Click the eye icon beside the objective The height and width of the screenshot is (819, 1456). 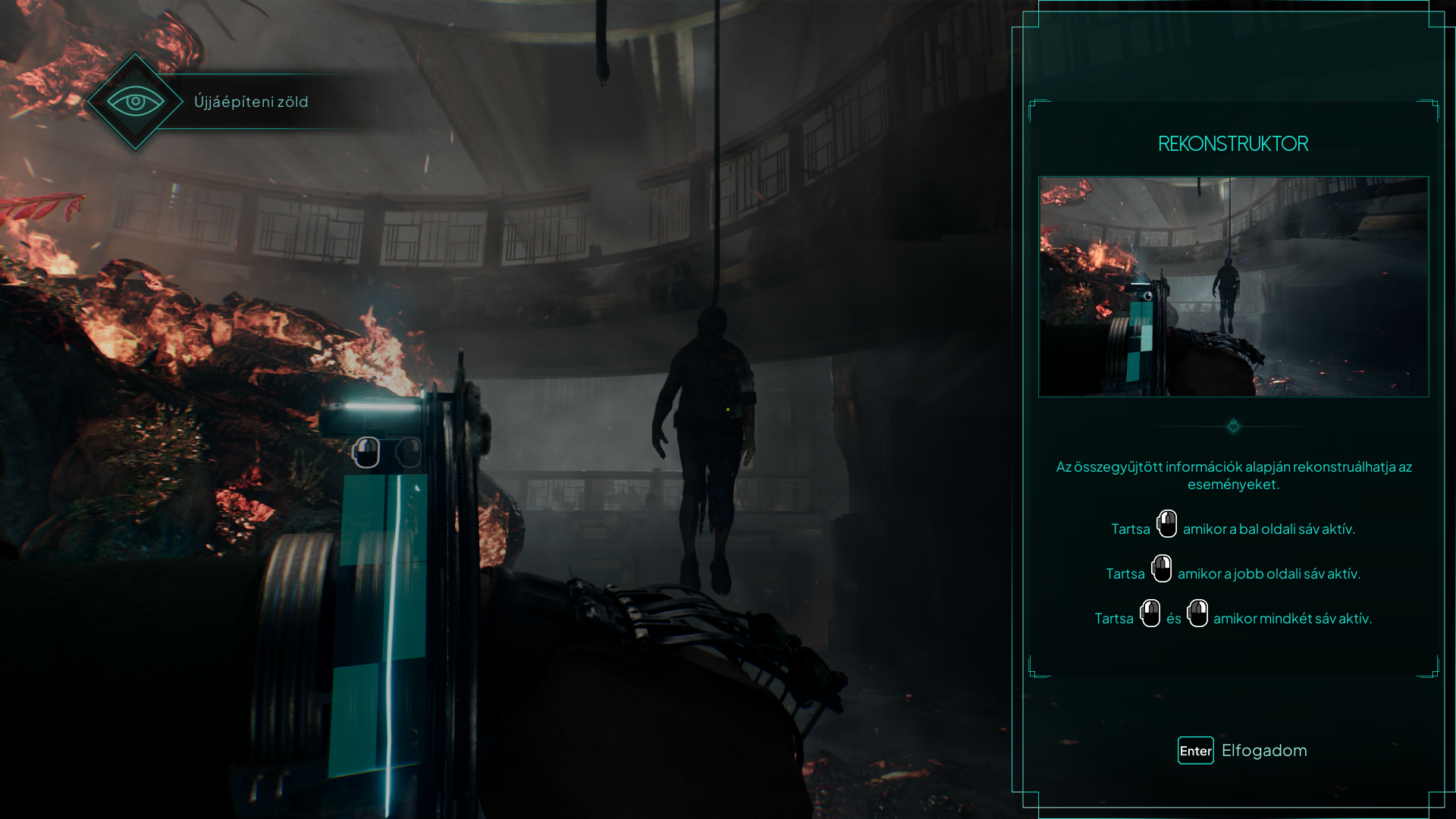pyautogui.click(x=135, y=102)
